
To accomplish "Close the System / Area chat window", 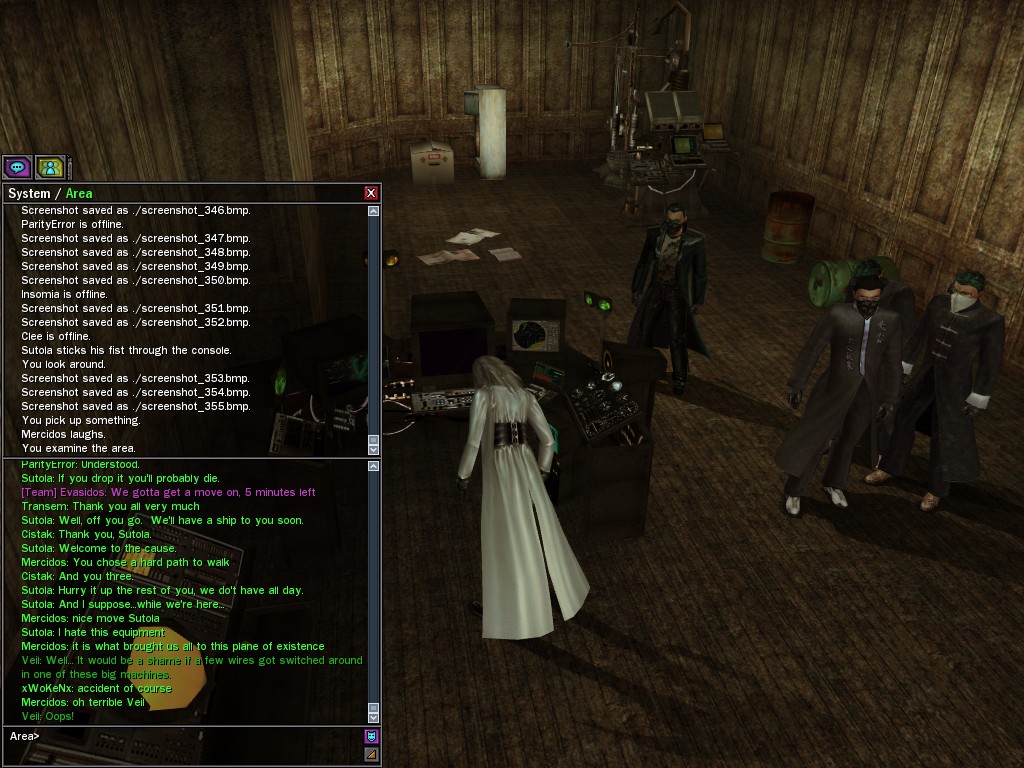I will [371, 193].
